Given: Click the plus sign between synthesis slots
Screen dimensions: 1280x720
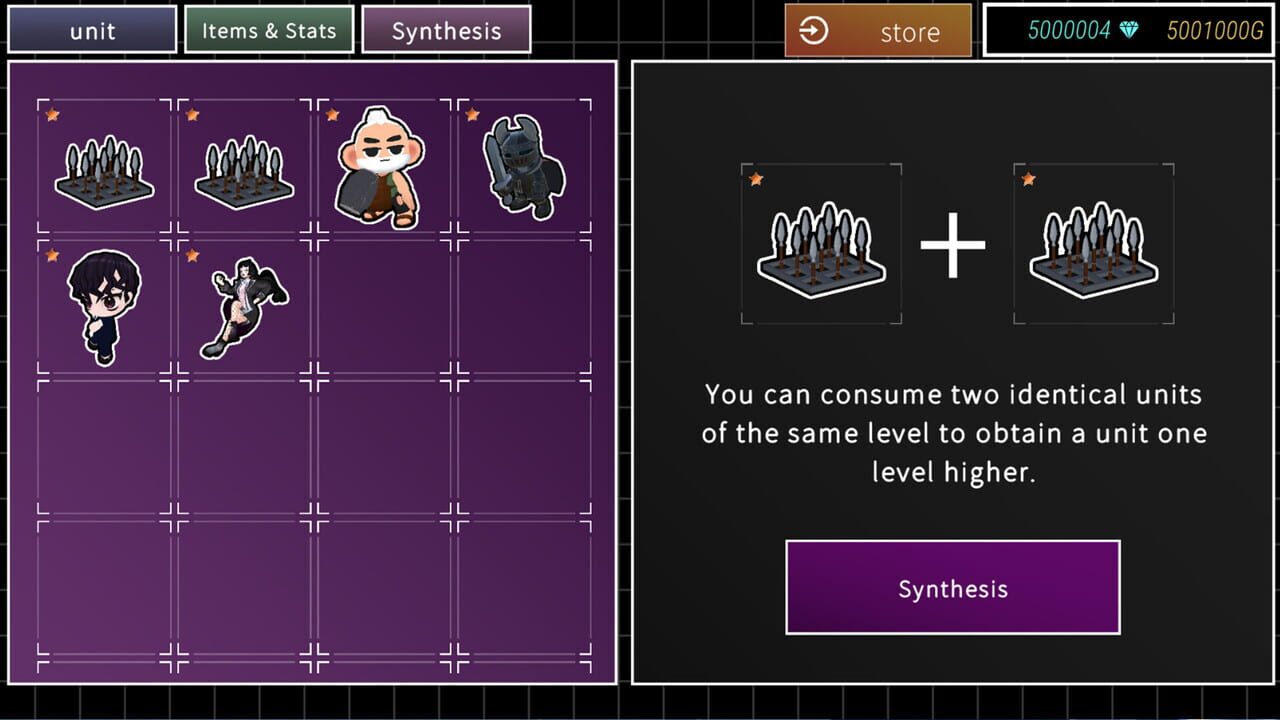Looking at the screenshot, I should (x=954, y=243).
